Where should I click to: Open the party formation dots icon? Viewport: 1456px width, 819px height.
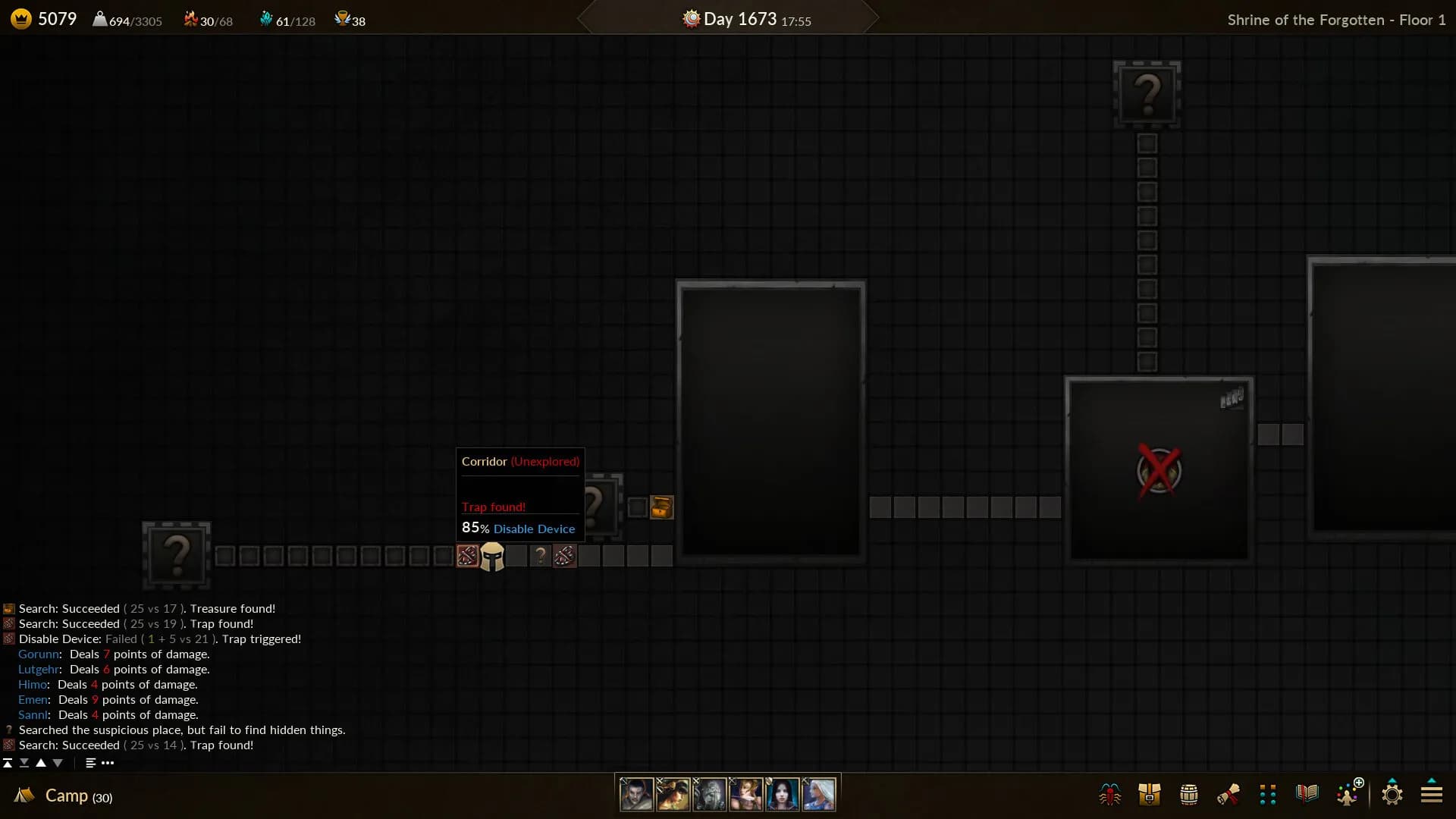pos(1268,795)
